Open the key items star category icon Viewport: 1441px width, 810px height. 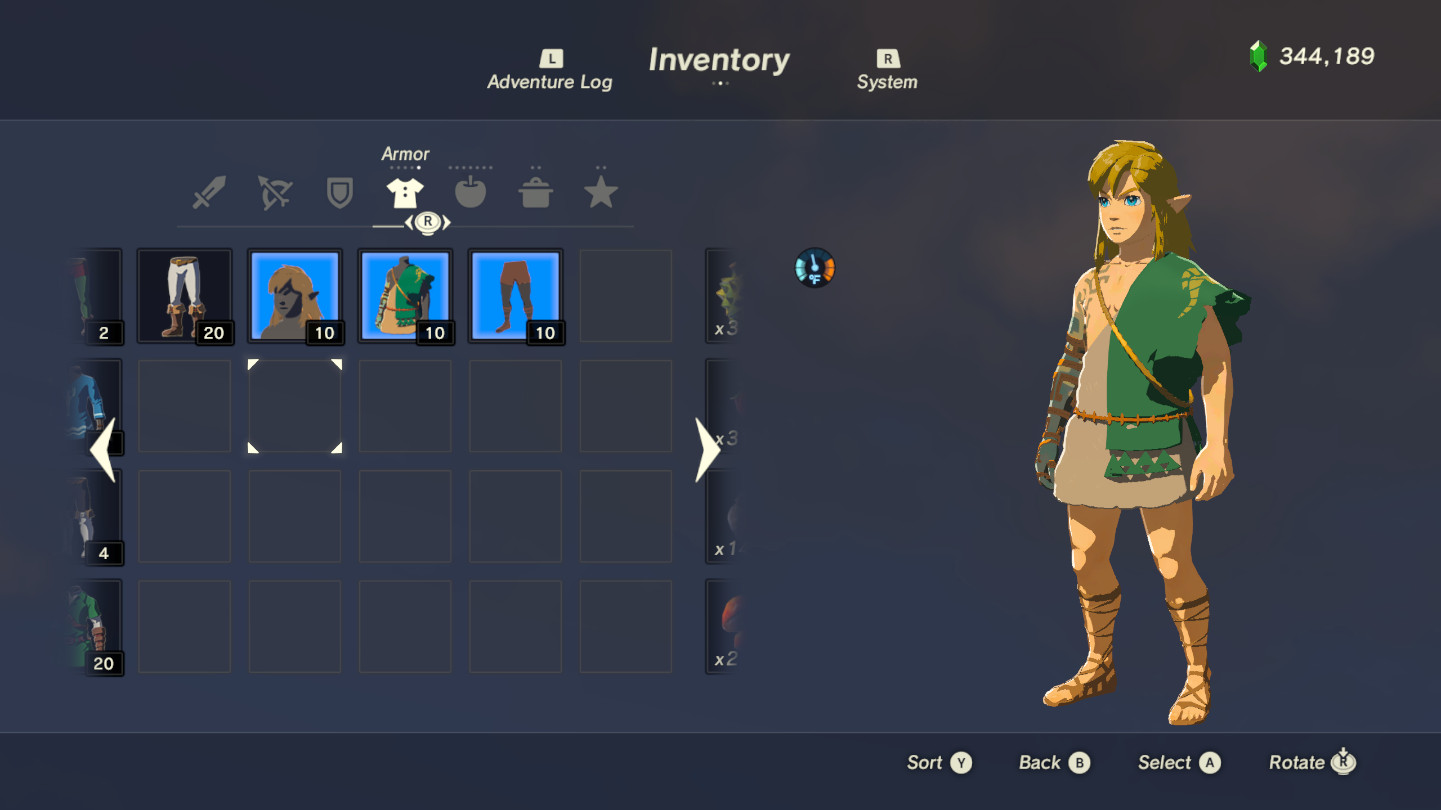[x=601, y=192]
